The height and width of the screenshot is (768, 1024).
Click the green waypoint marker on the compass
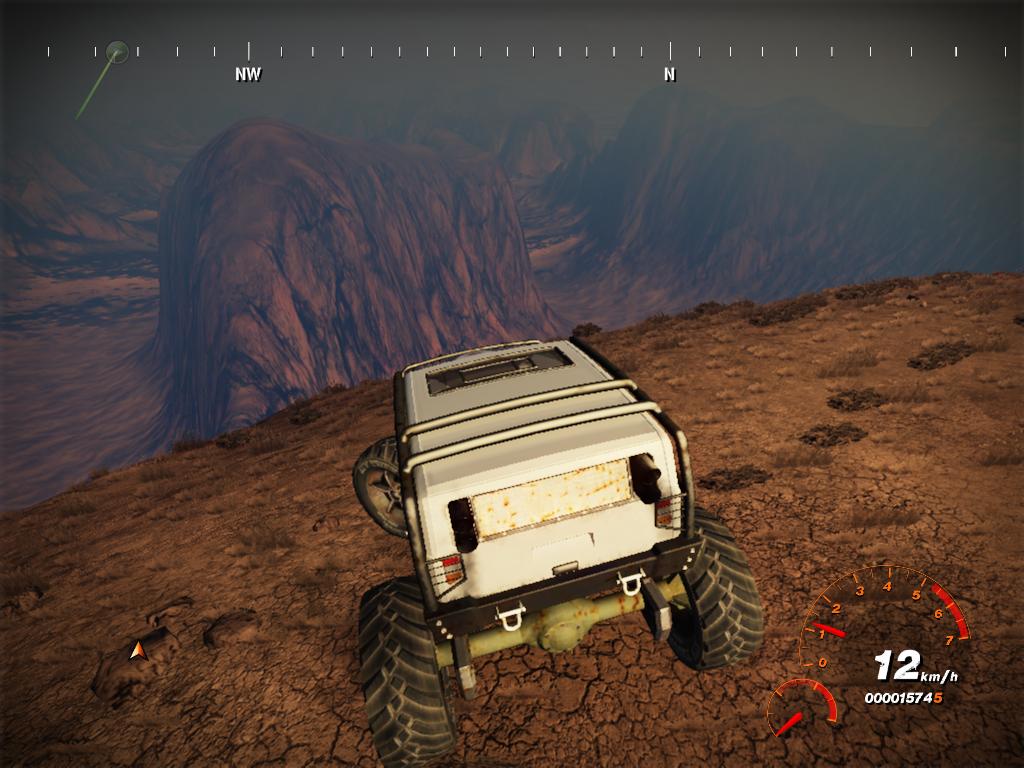[x=117, y=50]
